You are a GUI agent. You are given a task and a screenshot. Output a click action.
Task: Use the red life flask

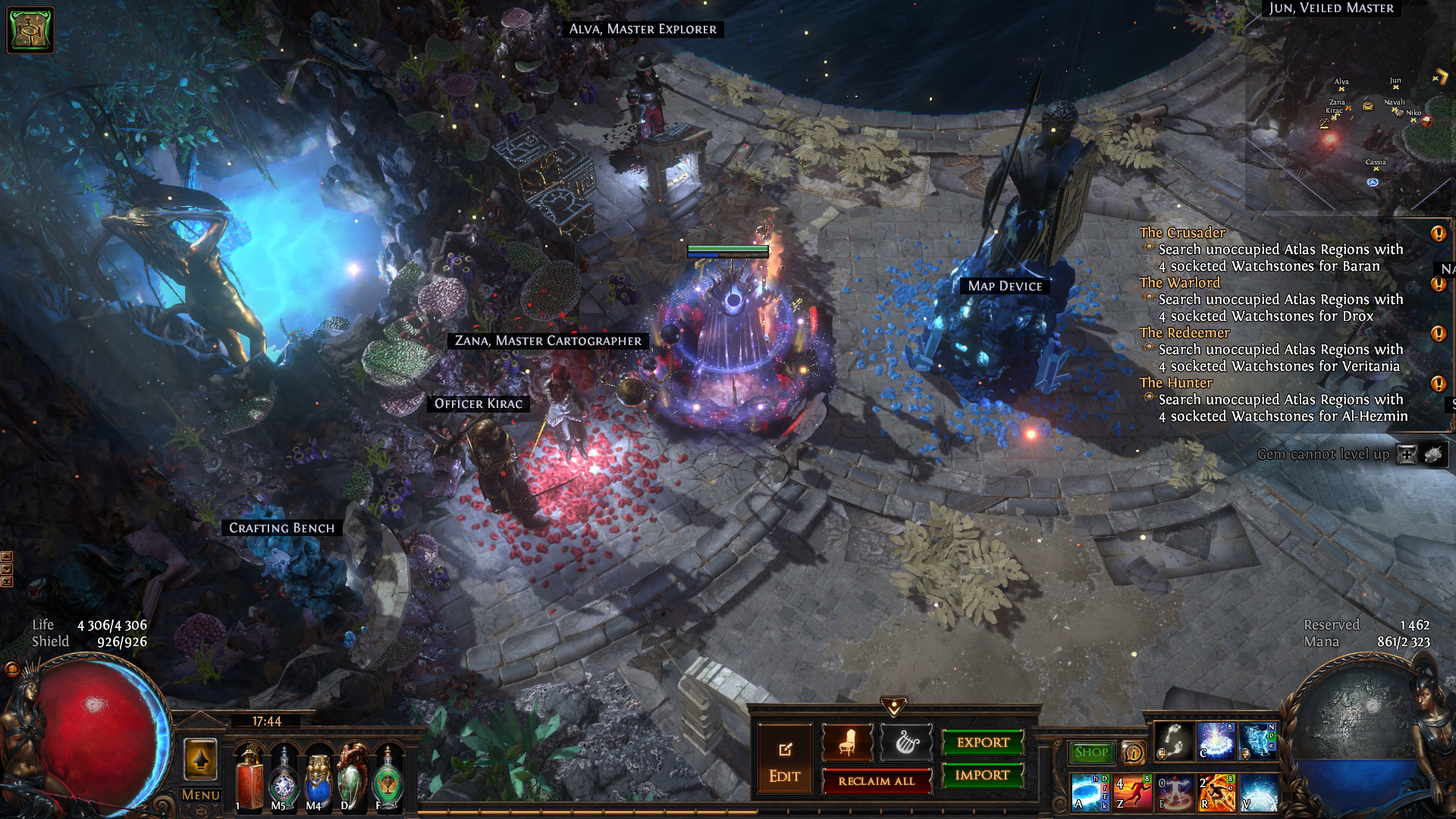pyautogui.click(x=249, y=781)
